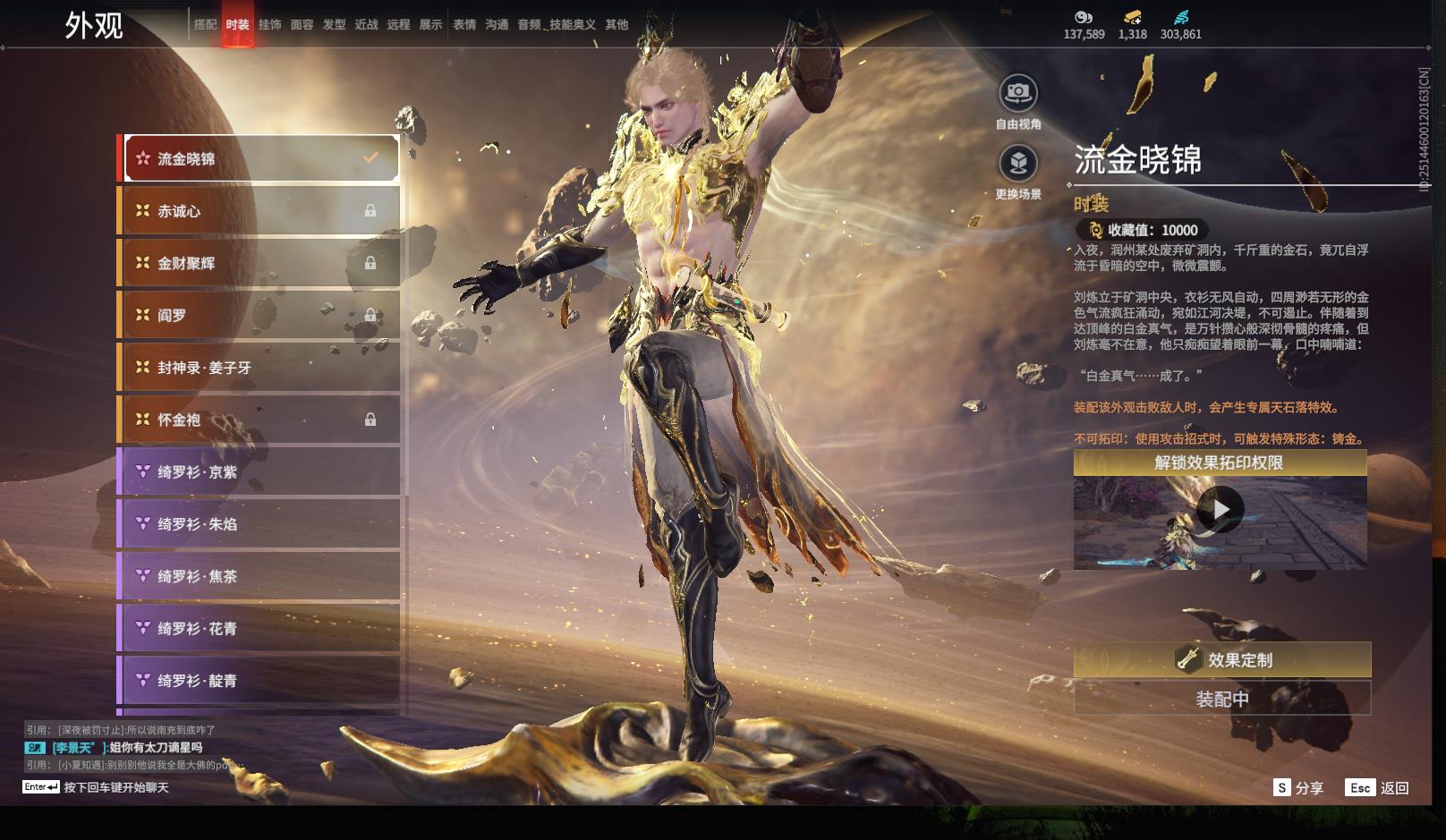Viewport: 1446px width, 840px height.
Task: Choose the 金财聚辉 outfit
Action: (259, 263)
